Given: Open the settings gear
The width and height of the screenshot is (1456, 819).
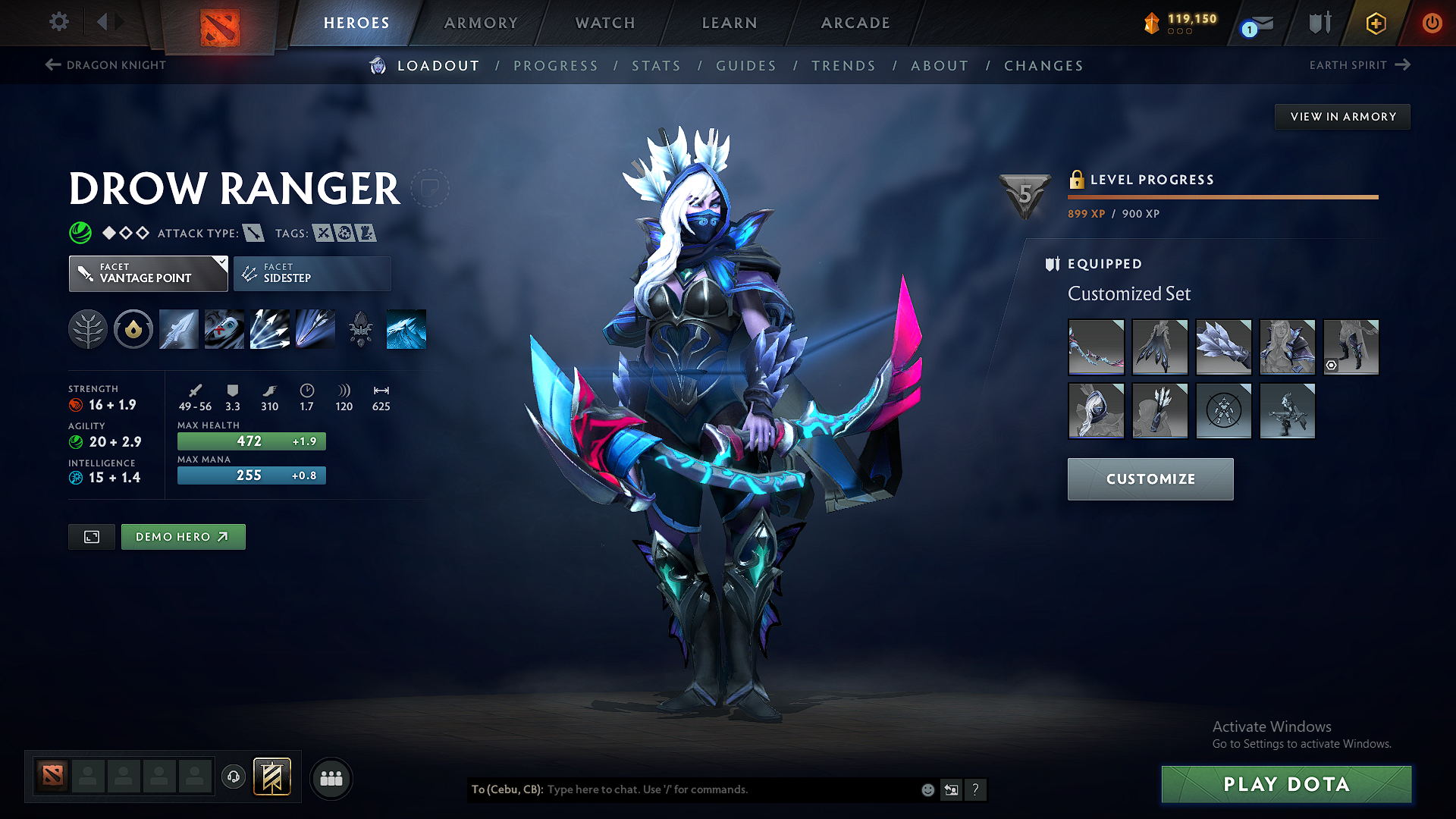Looking at the screenshot, I should pyautogui.click(x=58, y=22).
